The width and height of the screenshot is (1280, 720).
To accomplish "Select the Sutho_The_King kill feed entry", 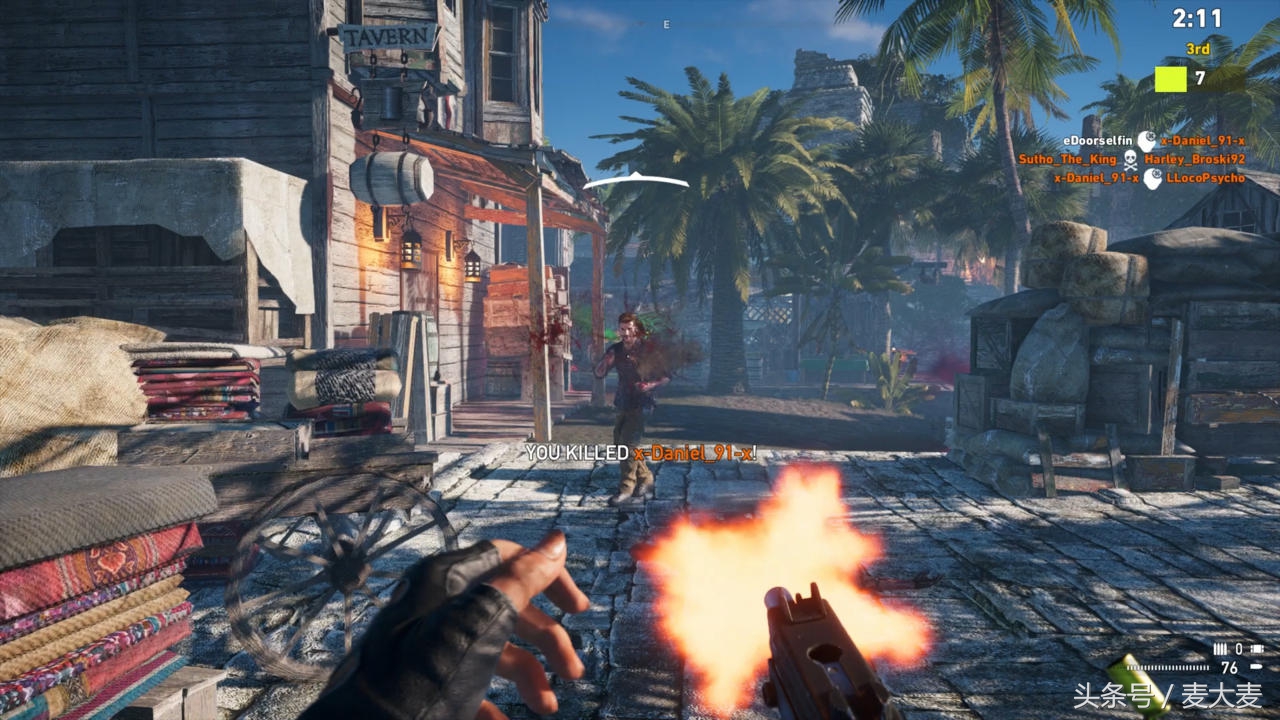I will click(x=1068, y=160).
